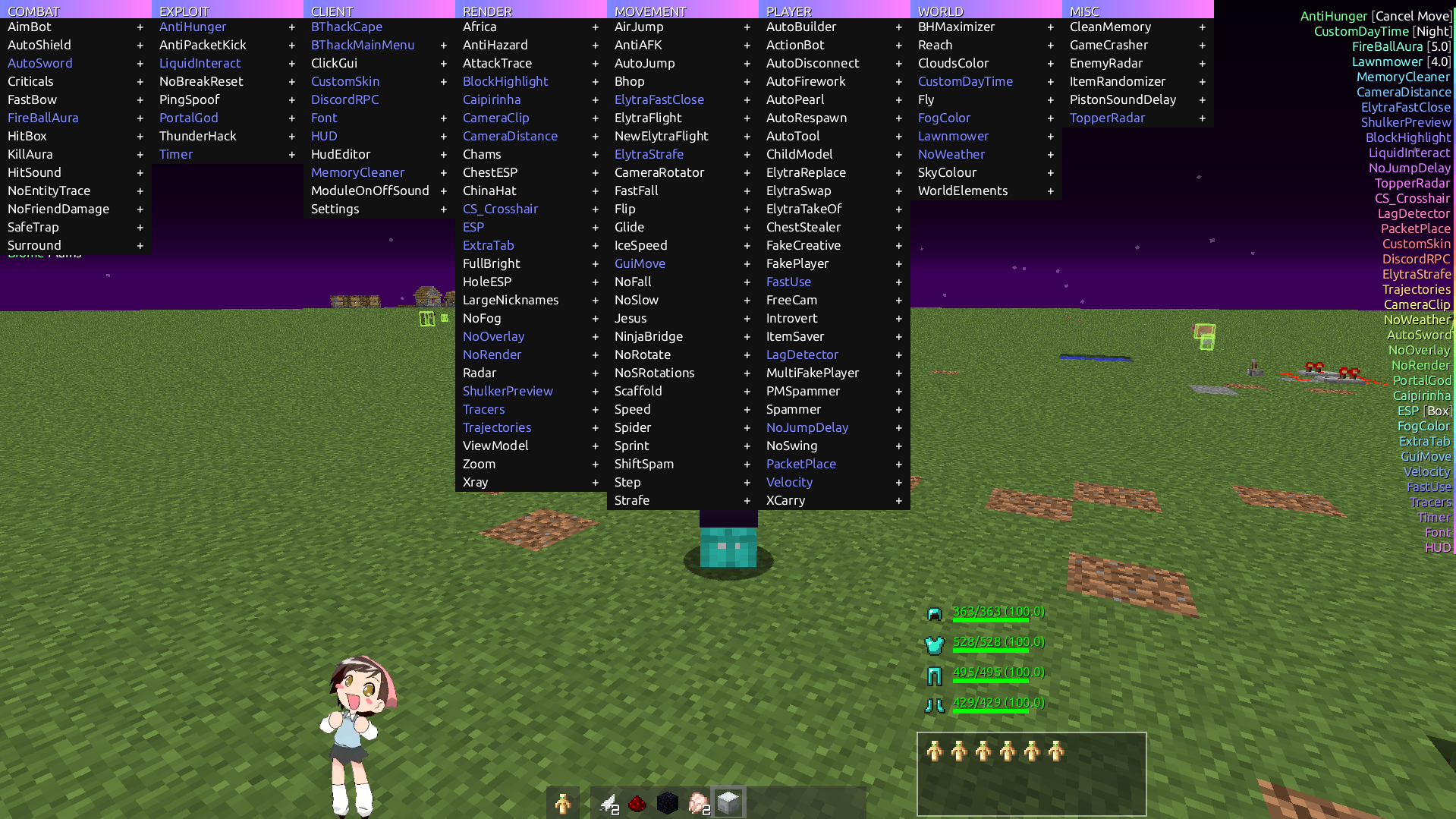Screen dimensions: 1456x819
Task: Enable the KillAura combat module
Action: pyautogui.click(x=30, y=154)
